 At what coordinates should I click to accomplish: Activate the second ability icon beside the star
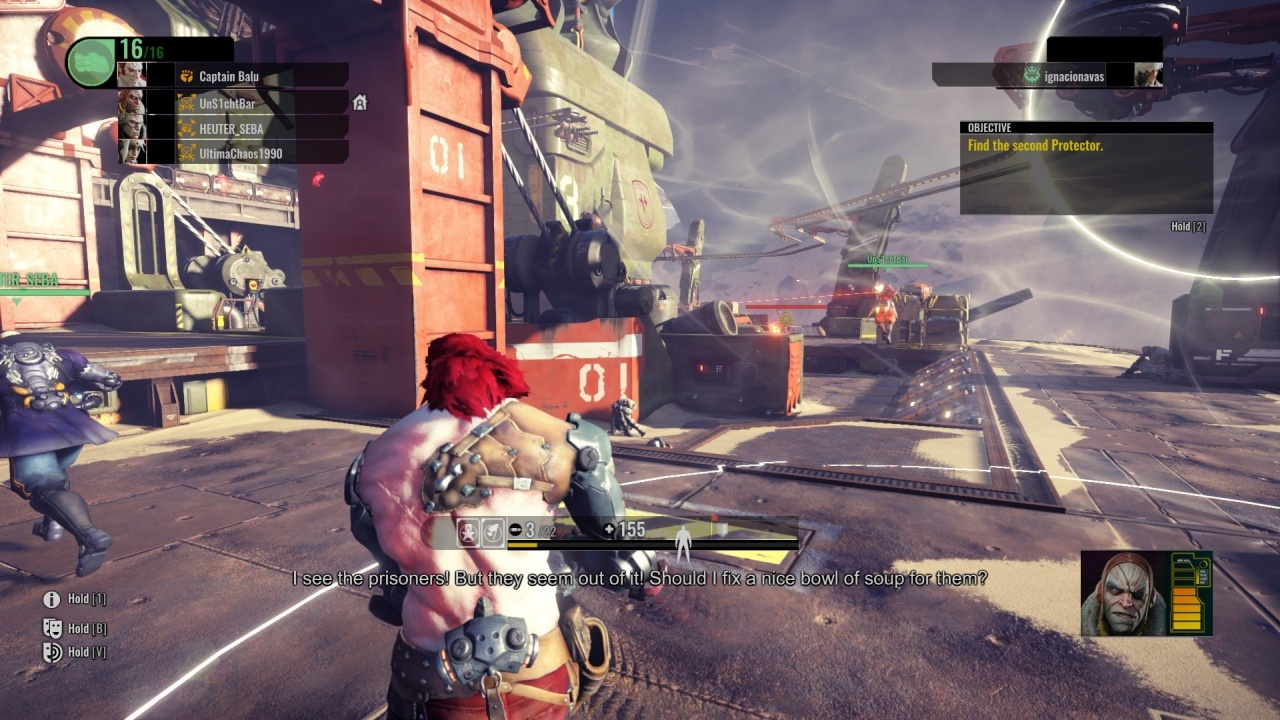pos(493,533)
